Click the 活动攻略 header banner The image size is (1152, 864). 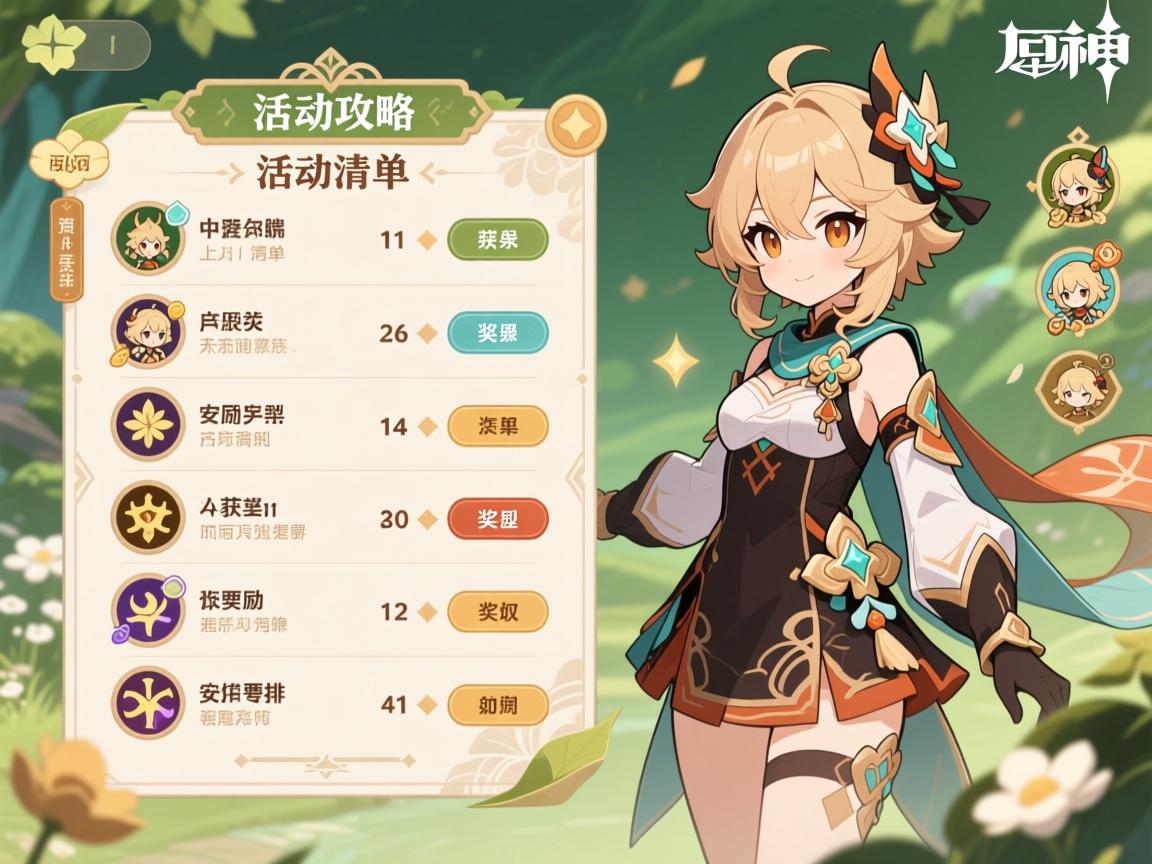[x=333, y=112]
